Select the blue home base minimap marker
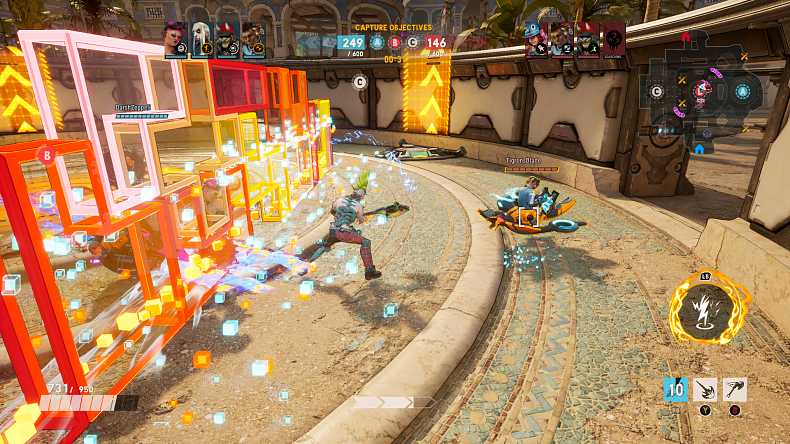This screenshot has height=444, width=790. [x=699, y=148]
